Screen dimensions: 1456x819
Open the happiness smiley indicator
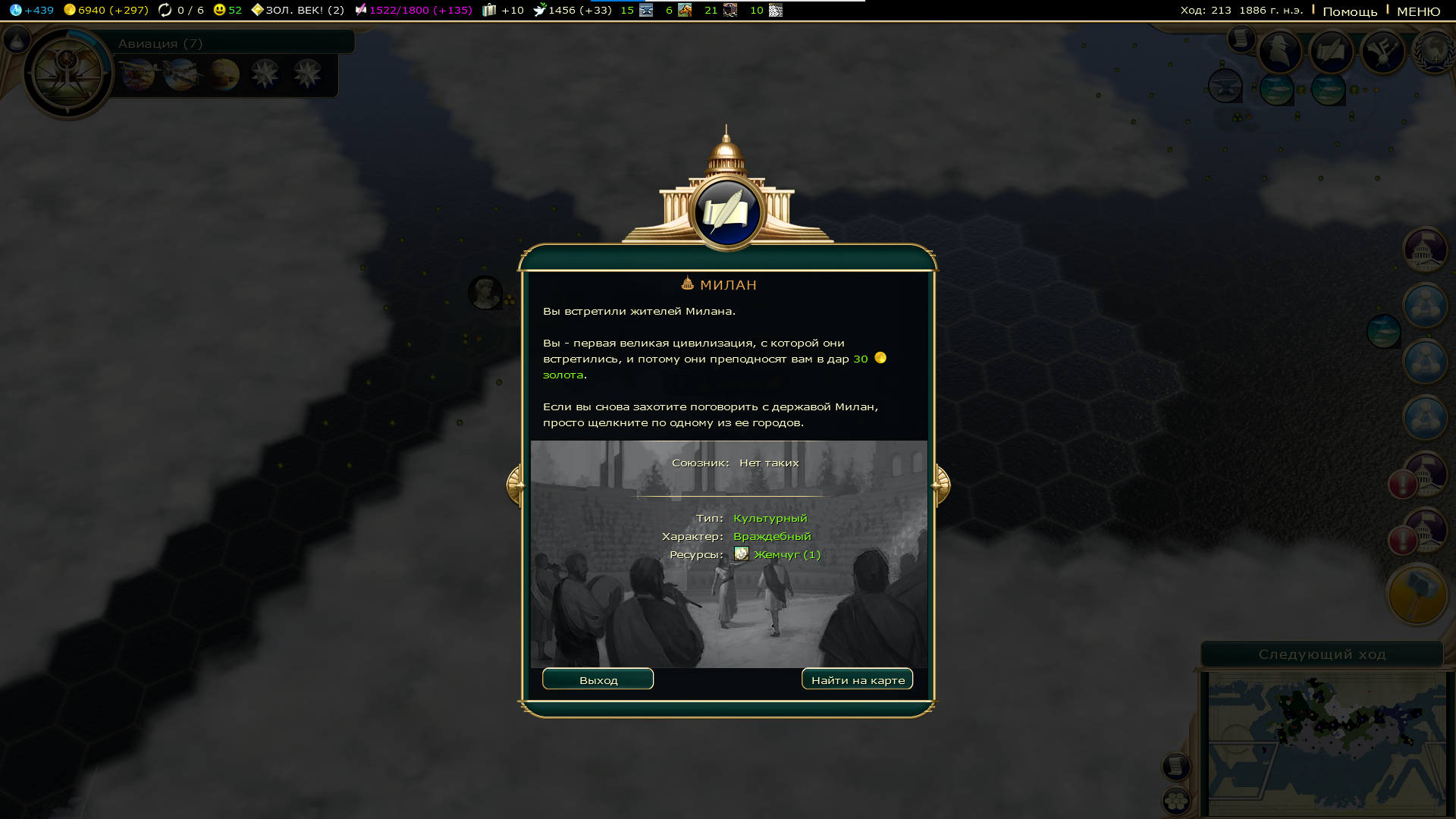[227, 10]
